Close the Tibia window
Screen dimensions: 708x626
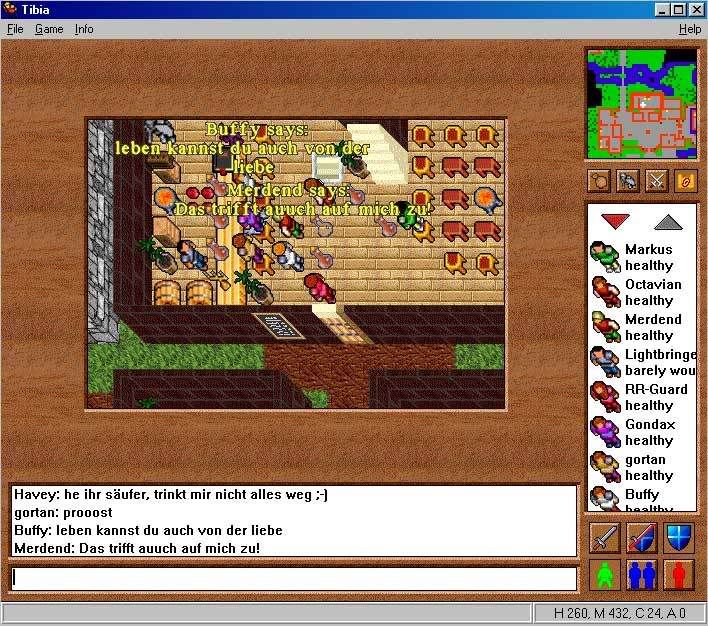click(x=696, y=9)
